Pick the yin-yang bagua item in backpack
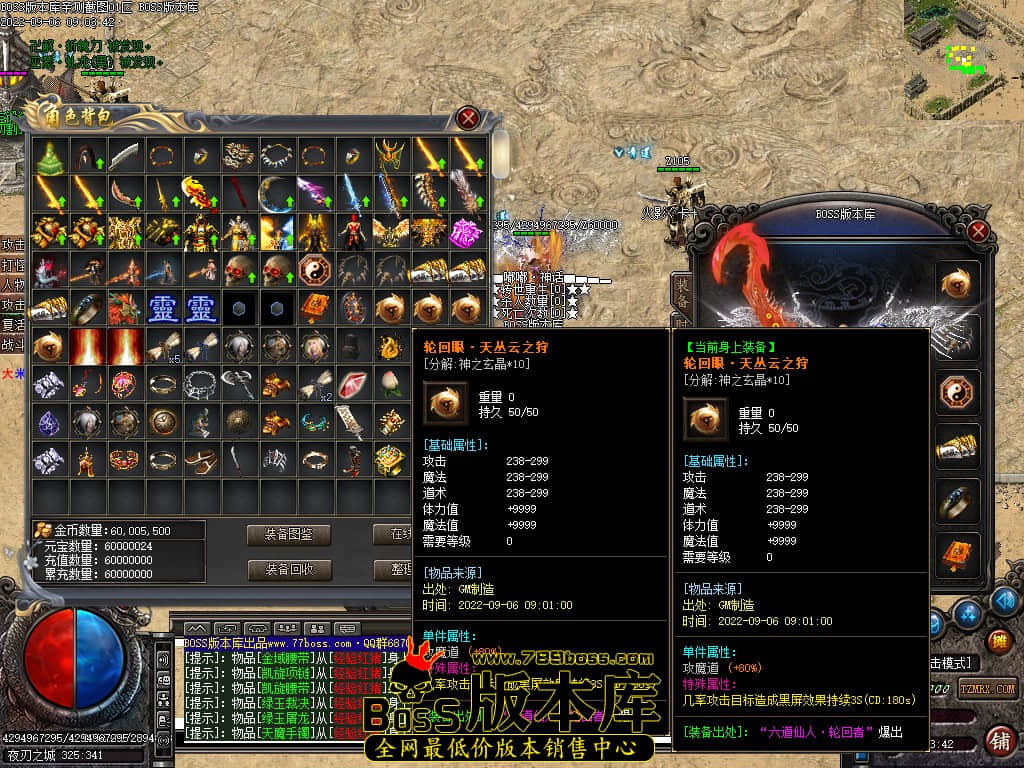This screenshot has height=768, width=1024. [312, 270]
